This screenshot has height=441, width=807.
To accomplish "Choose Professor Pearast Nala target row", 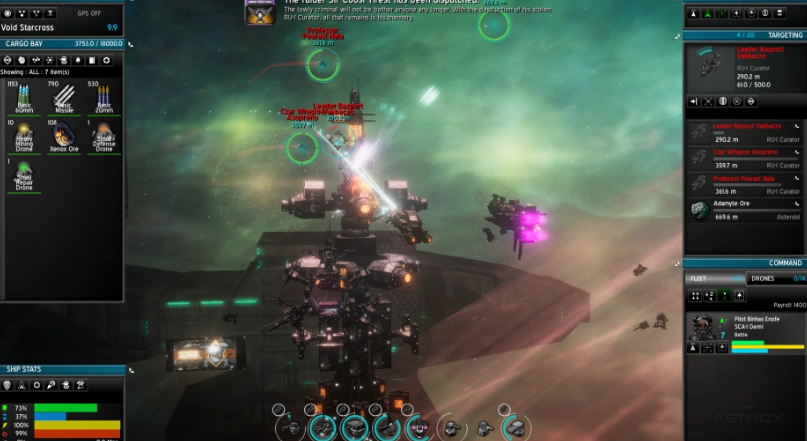I will click(x=745, y=184).
